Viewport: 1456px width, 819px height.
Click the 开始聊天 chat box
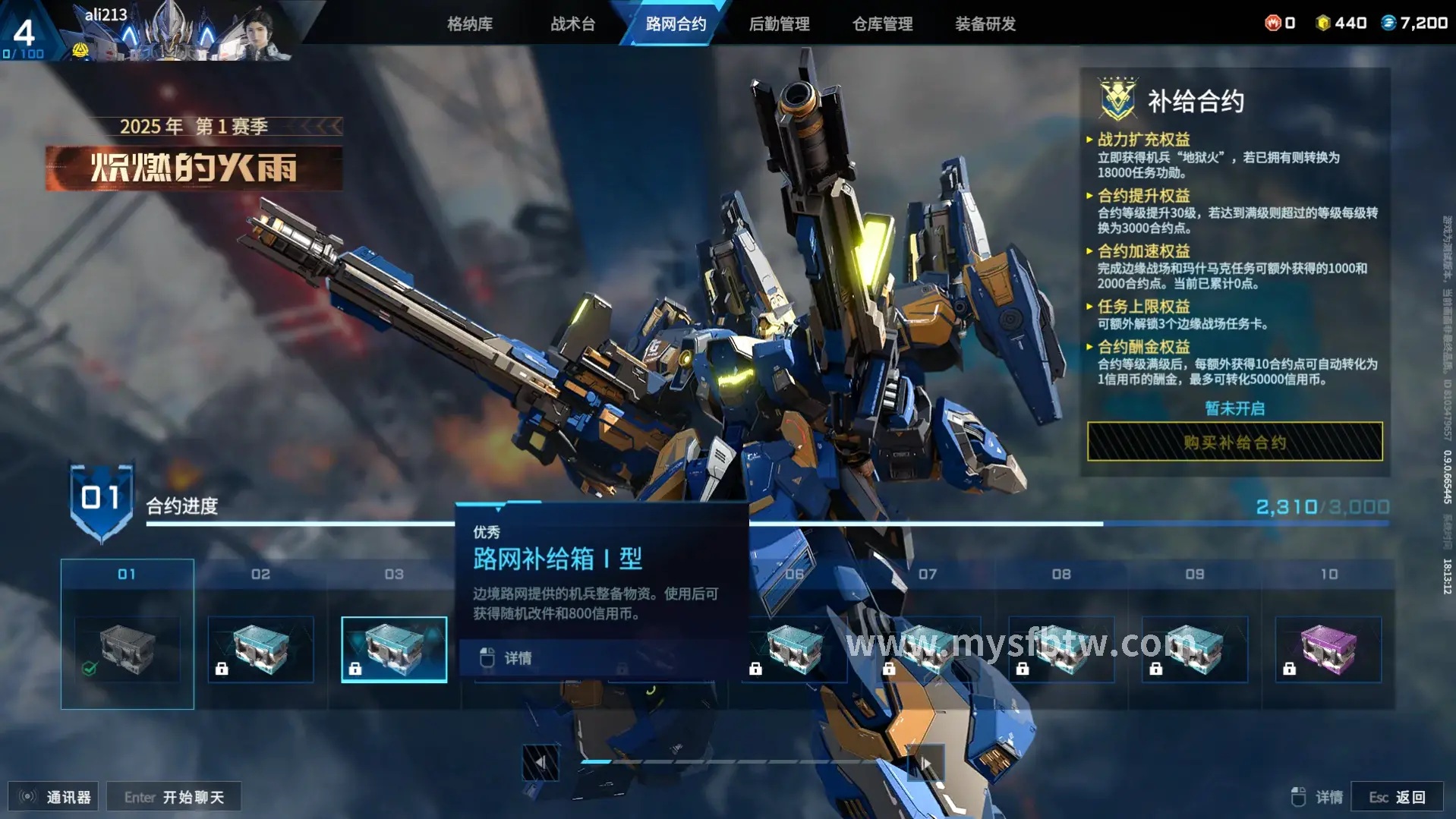[174, 797]
